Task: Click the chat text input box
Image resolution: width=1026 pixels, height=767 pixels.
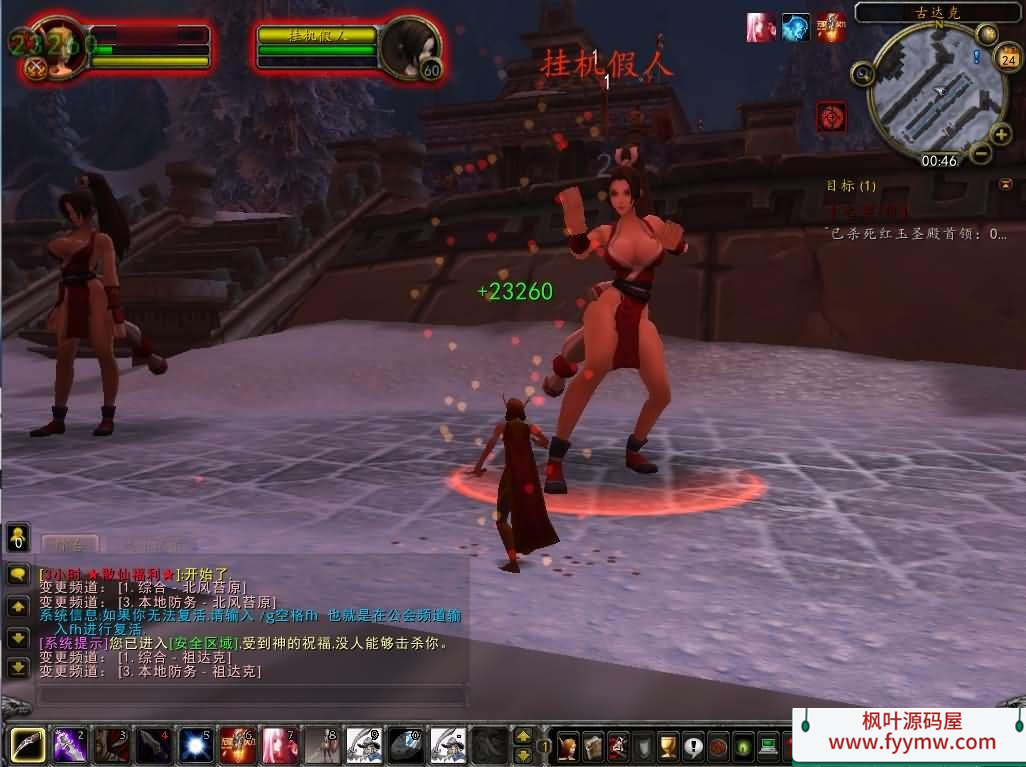Action: pos(250,694)
